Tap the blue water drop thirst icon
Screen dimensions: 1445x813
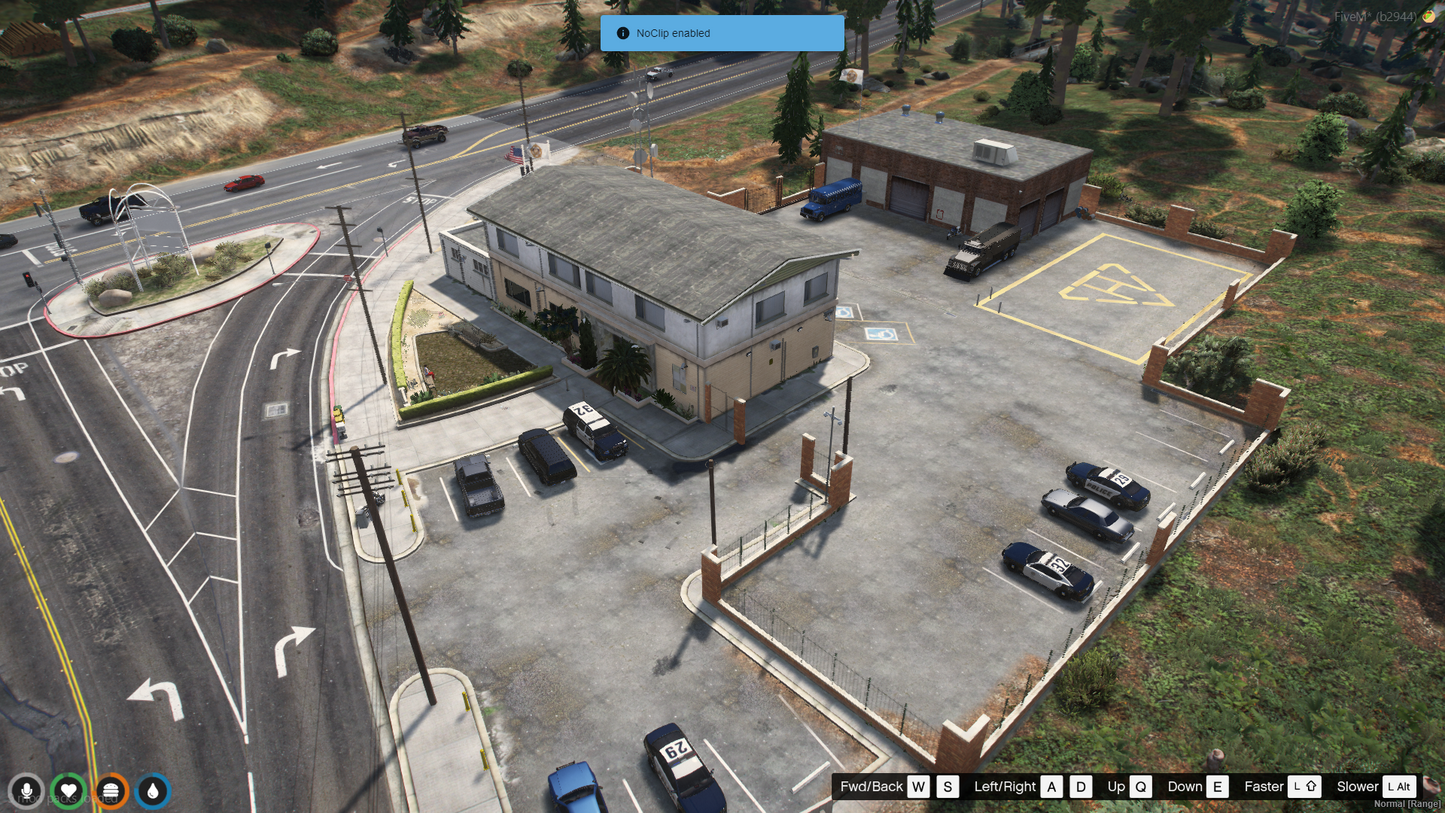(153, 791)
